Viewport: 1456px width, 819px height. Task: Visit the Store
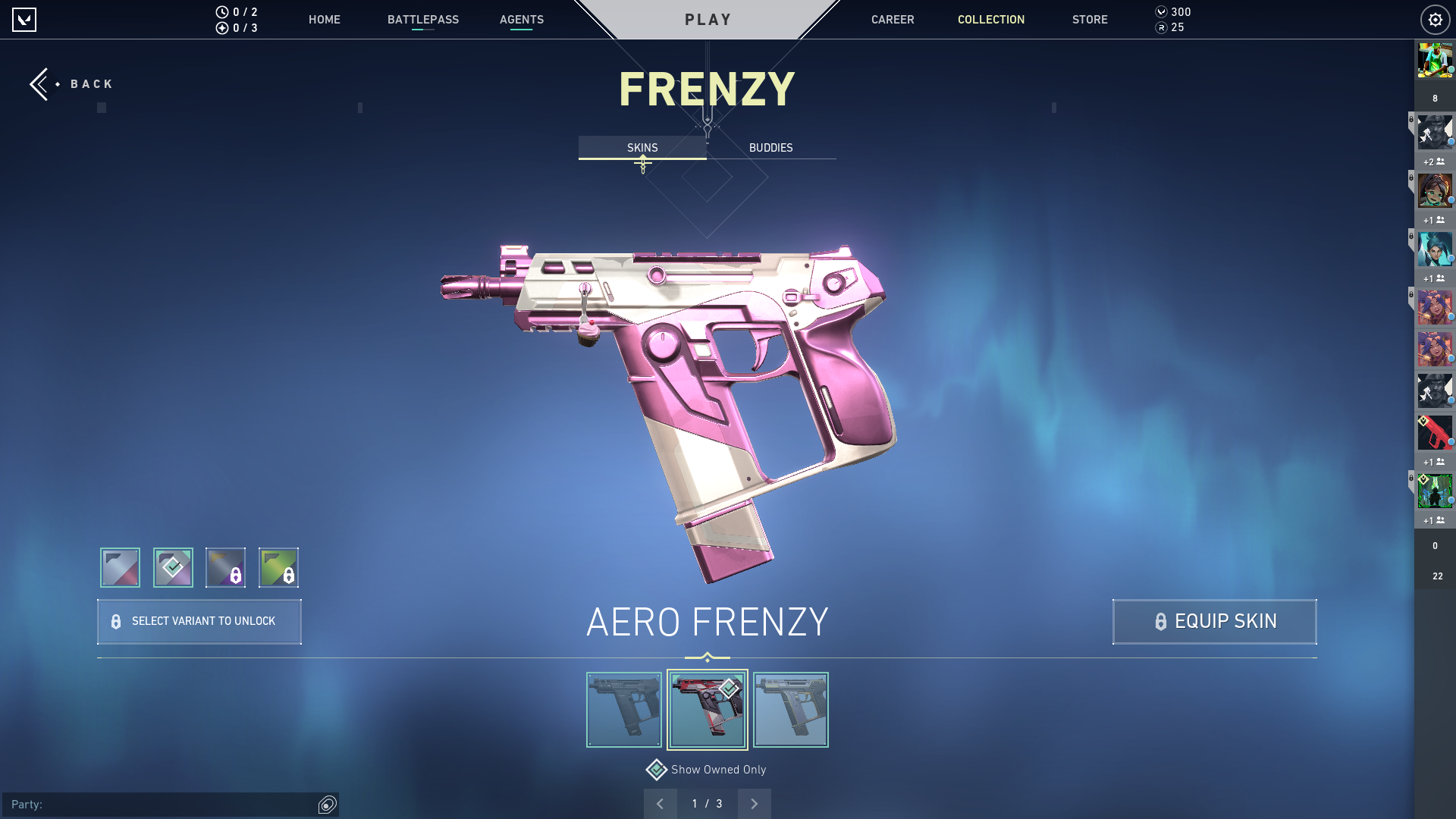pyautogui.click(x=1089, y=20)
